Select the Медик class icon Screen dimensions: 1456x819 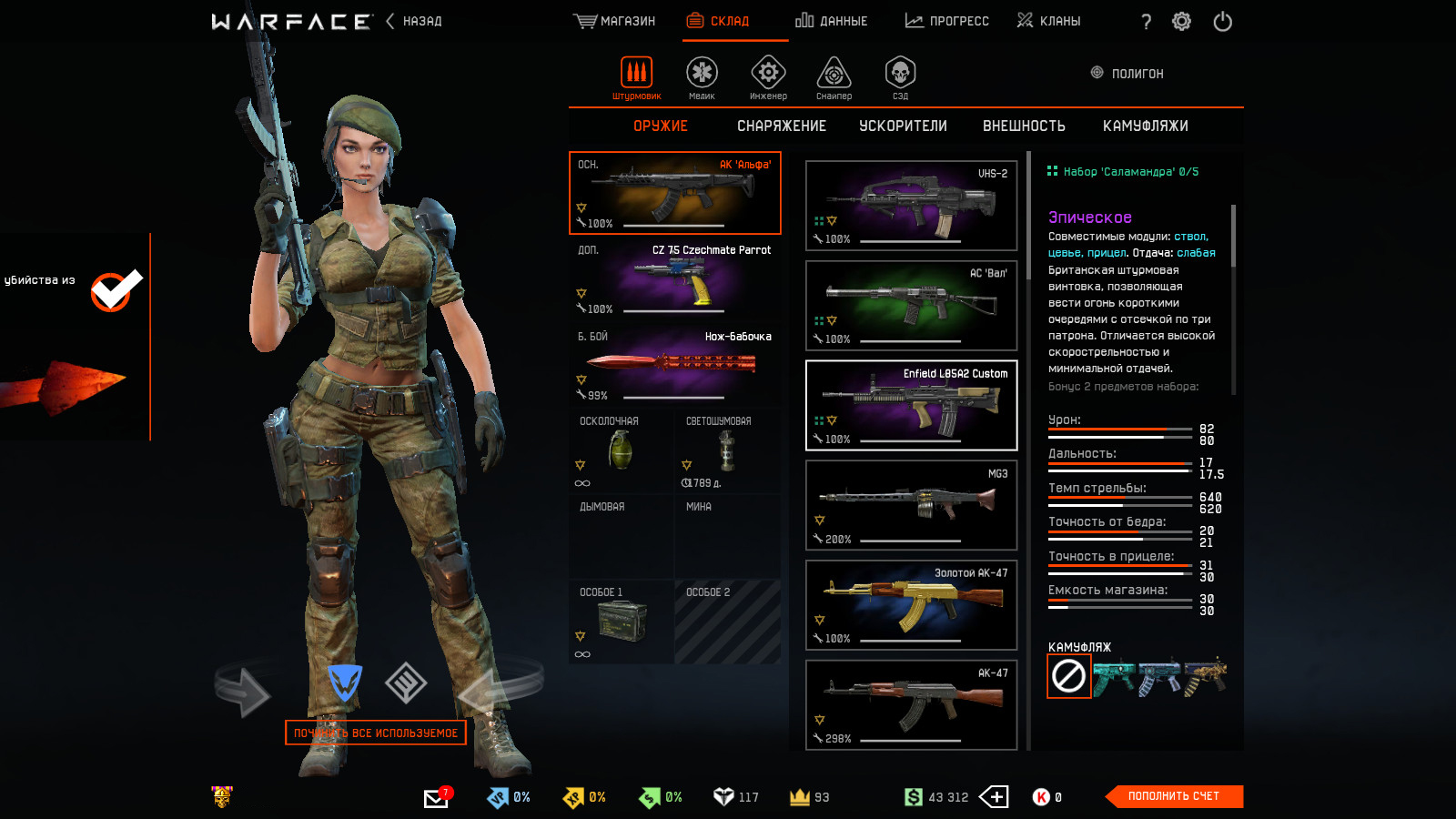click(702, 76)
